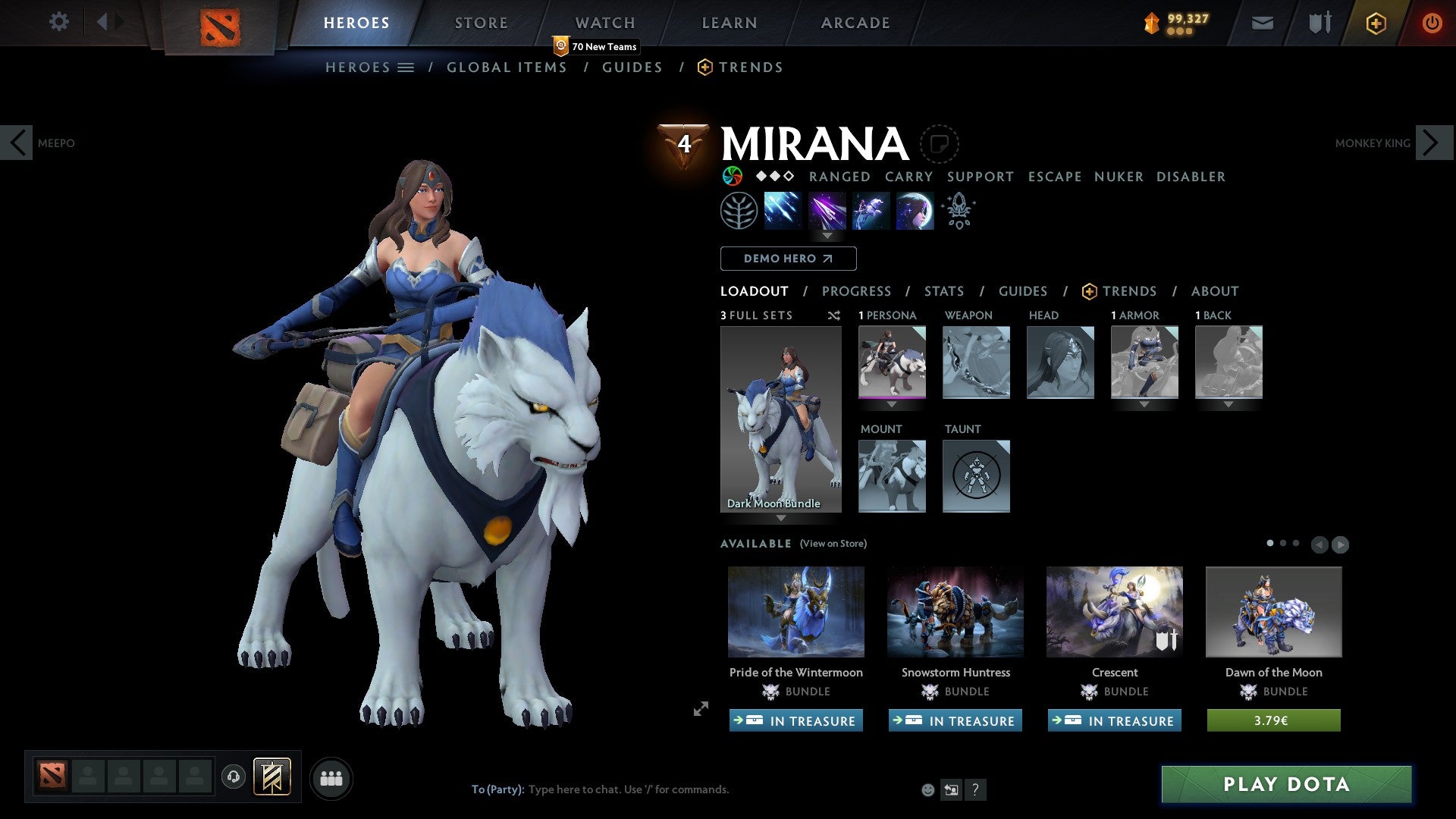
Task: Open the notifications mail icon
Action: [x=1261, y=23]
